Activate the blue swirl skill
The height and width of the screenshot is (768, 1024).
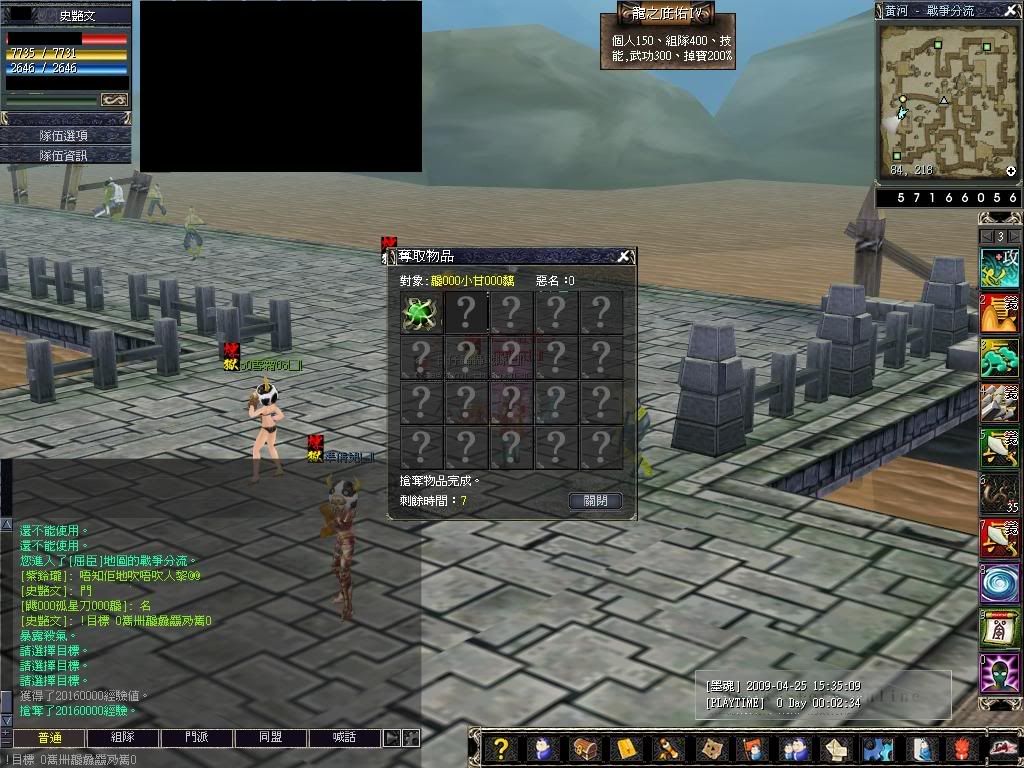click(1000, 583)
